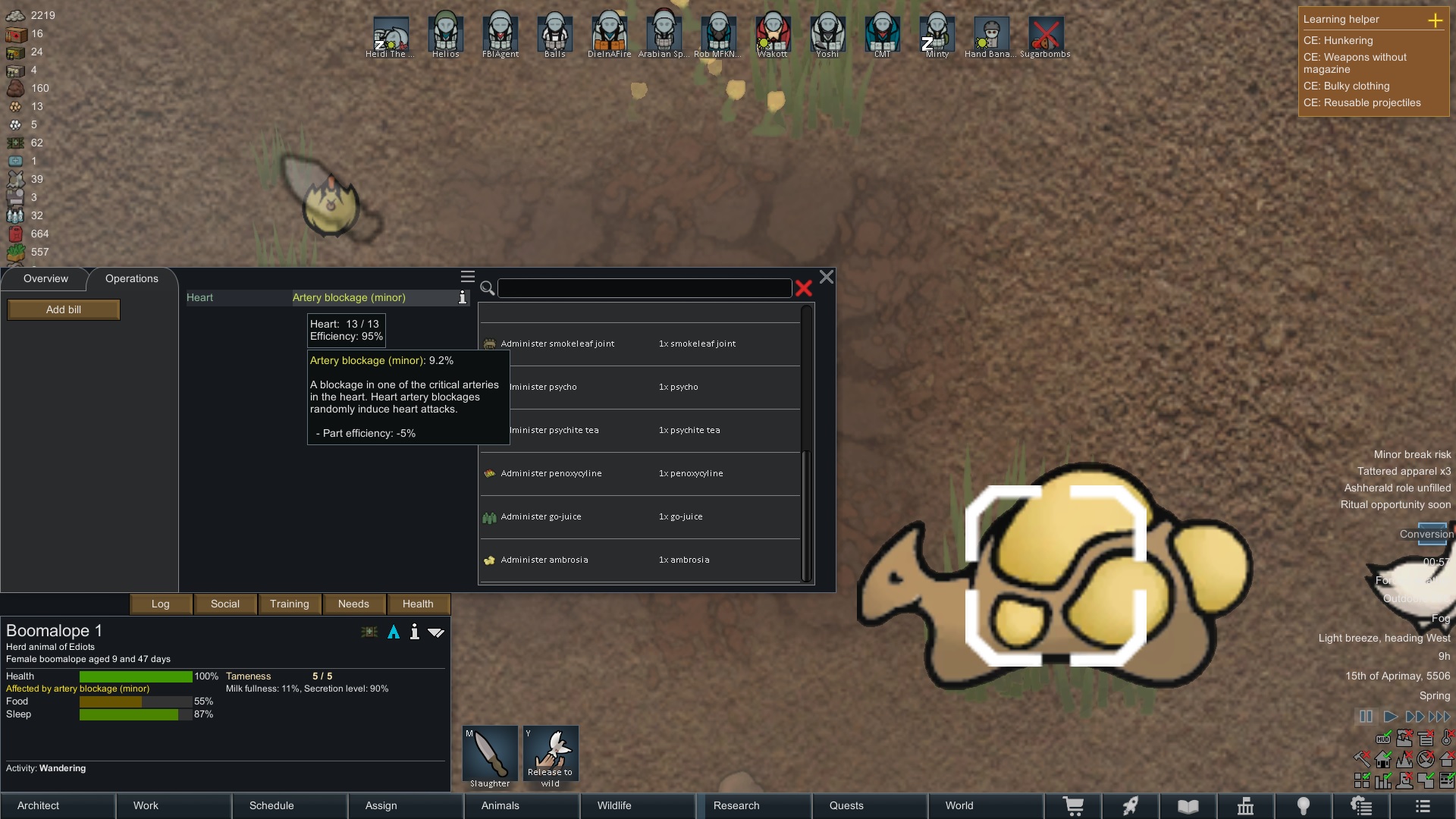
Task: Clear the operation search field
Action: tap(804, 288)
